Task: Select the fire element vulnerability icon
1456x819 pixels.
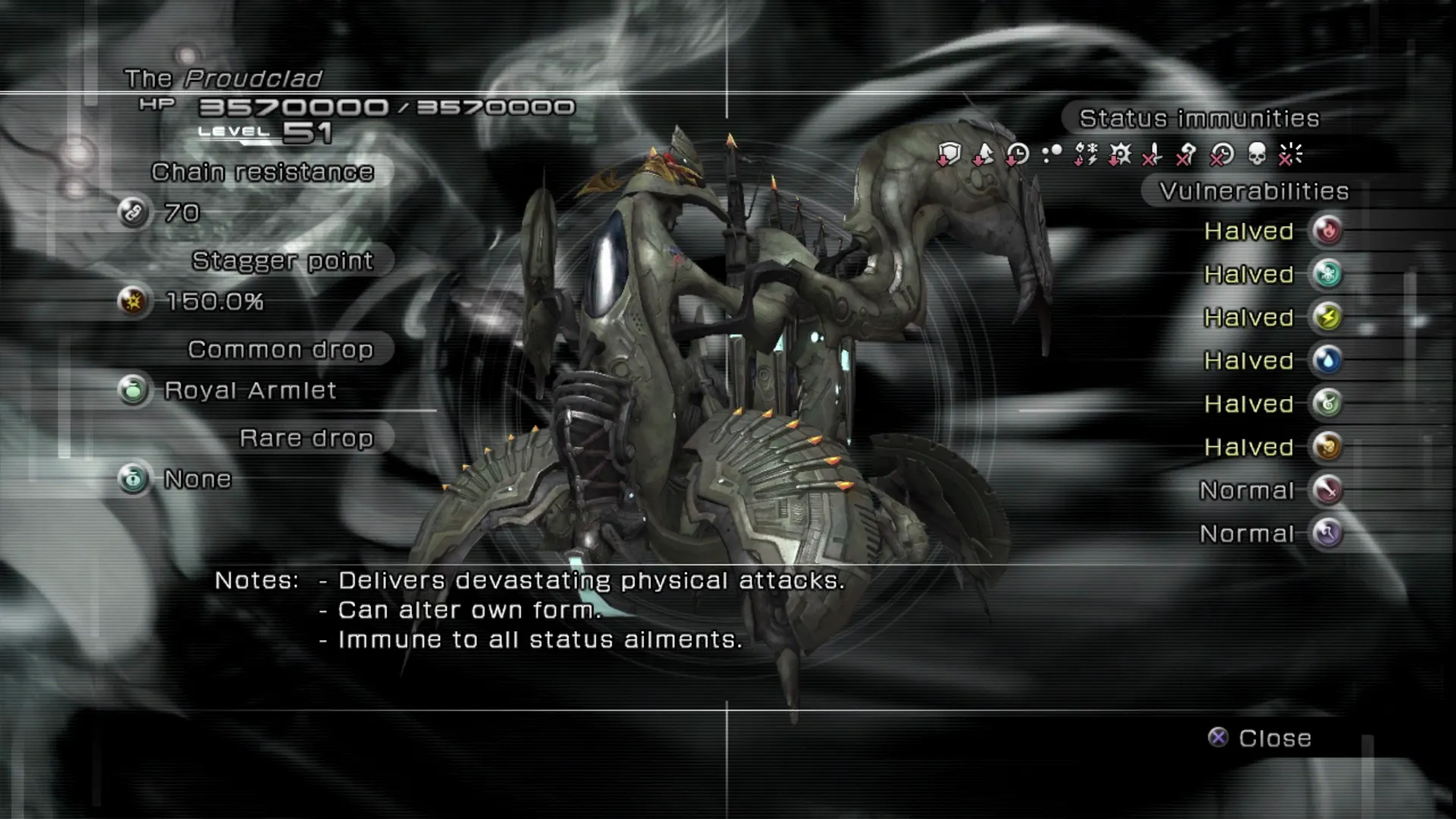Action: 1328,231
